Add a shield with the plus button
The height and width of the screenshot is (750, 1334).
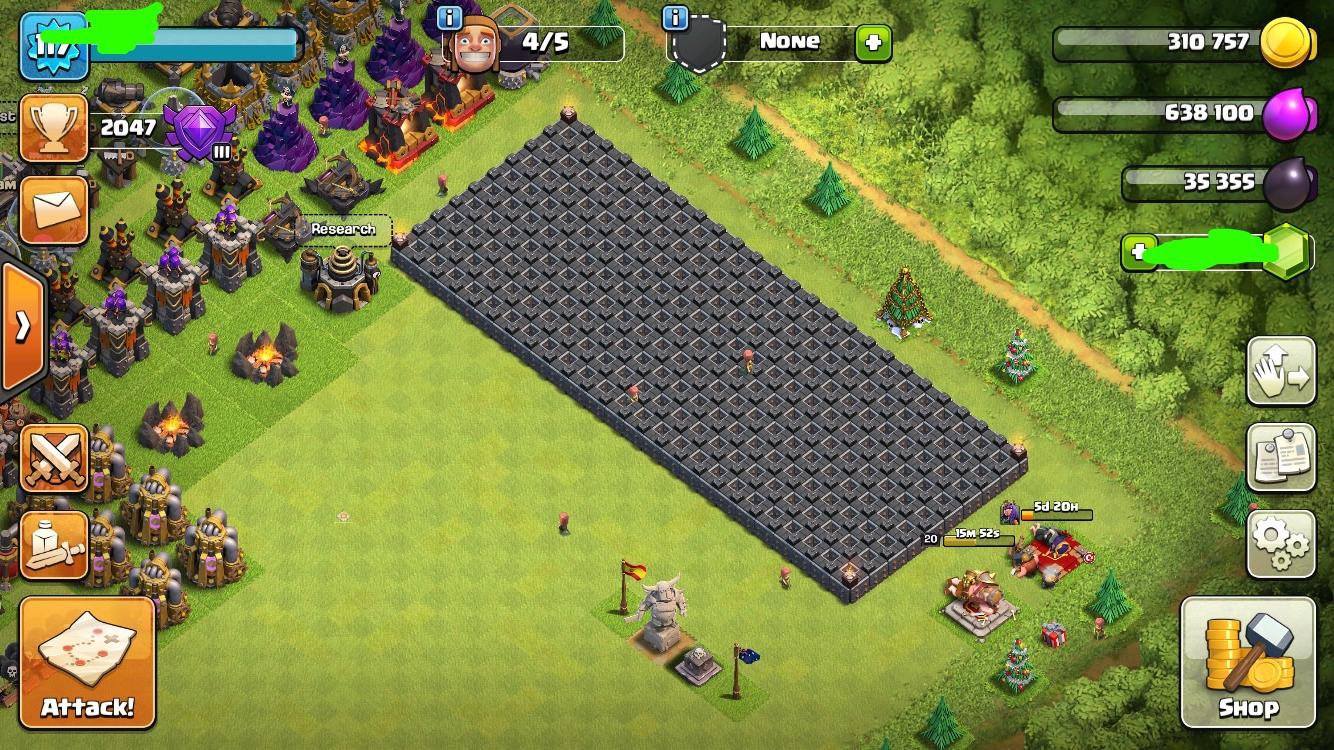pyautogui.click(x=872, y=42)
